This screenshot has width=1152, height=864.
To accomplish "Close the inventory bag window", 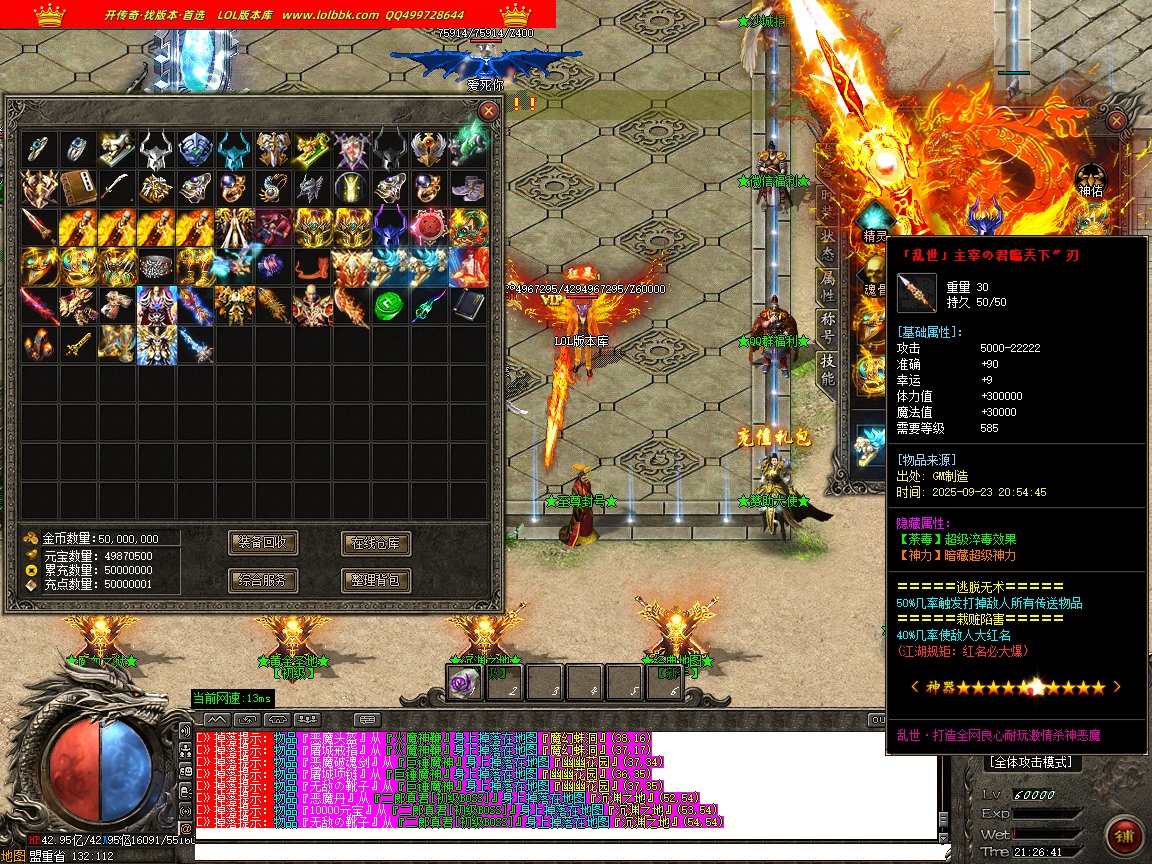I will tap(488, 111).
